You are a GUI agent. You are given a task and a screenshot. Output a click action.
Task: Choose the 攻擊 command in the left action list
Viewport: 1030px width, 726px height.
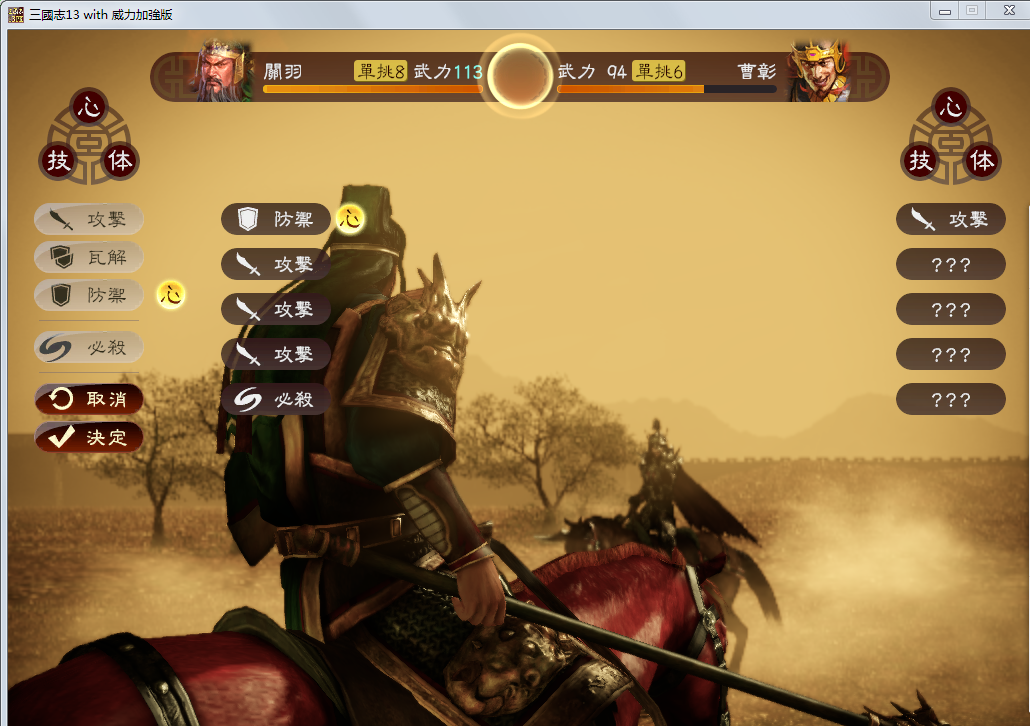click(x=89, y=219)
